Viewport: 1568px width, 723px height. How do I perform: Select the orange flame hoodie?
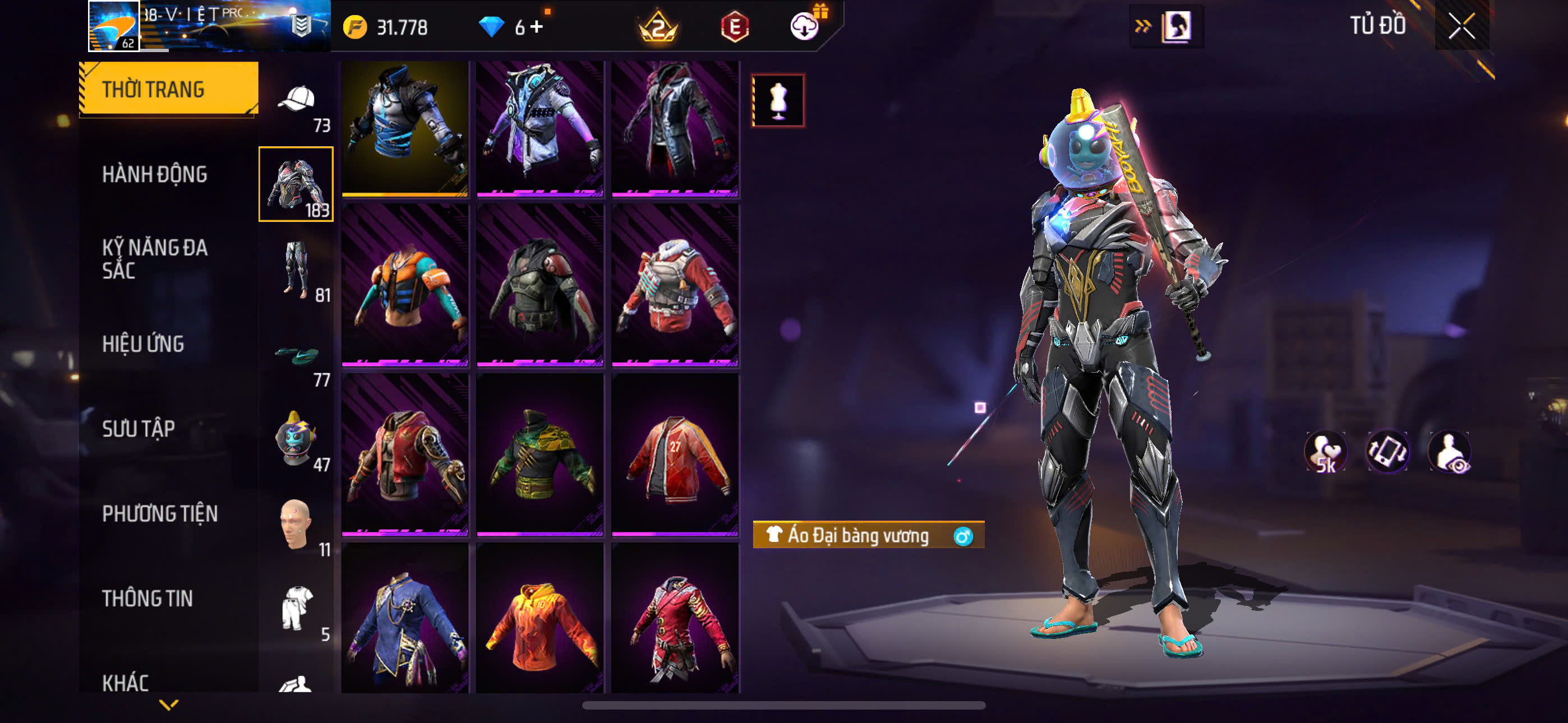[x=540, y=621]
